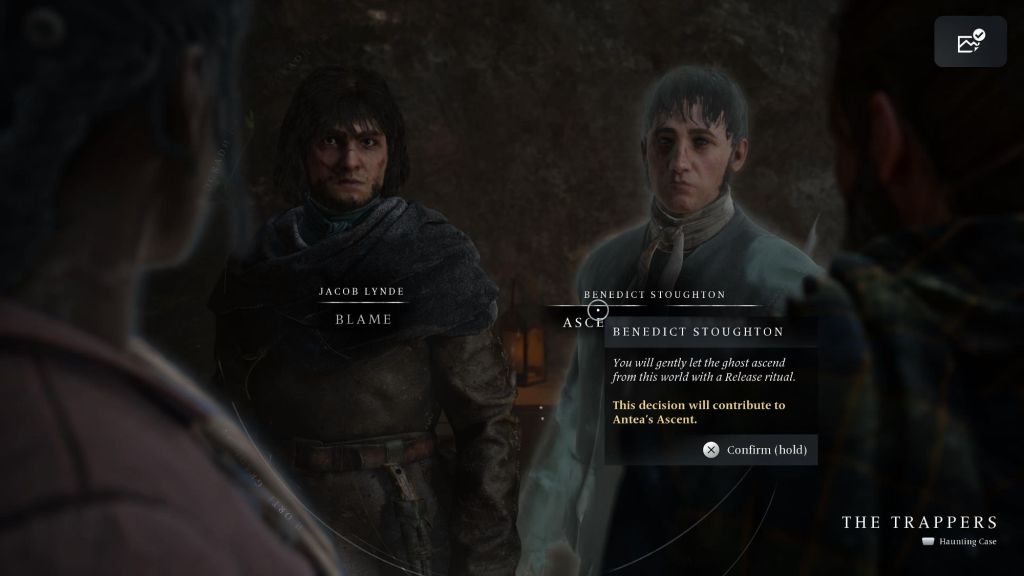This screenshot has height=576, width=1024.
Task: Confirm the Benedict Stoughton decision
Action: [x=758, y=449]
